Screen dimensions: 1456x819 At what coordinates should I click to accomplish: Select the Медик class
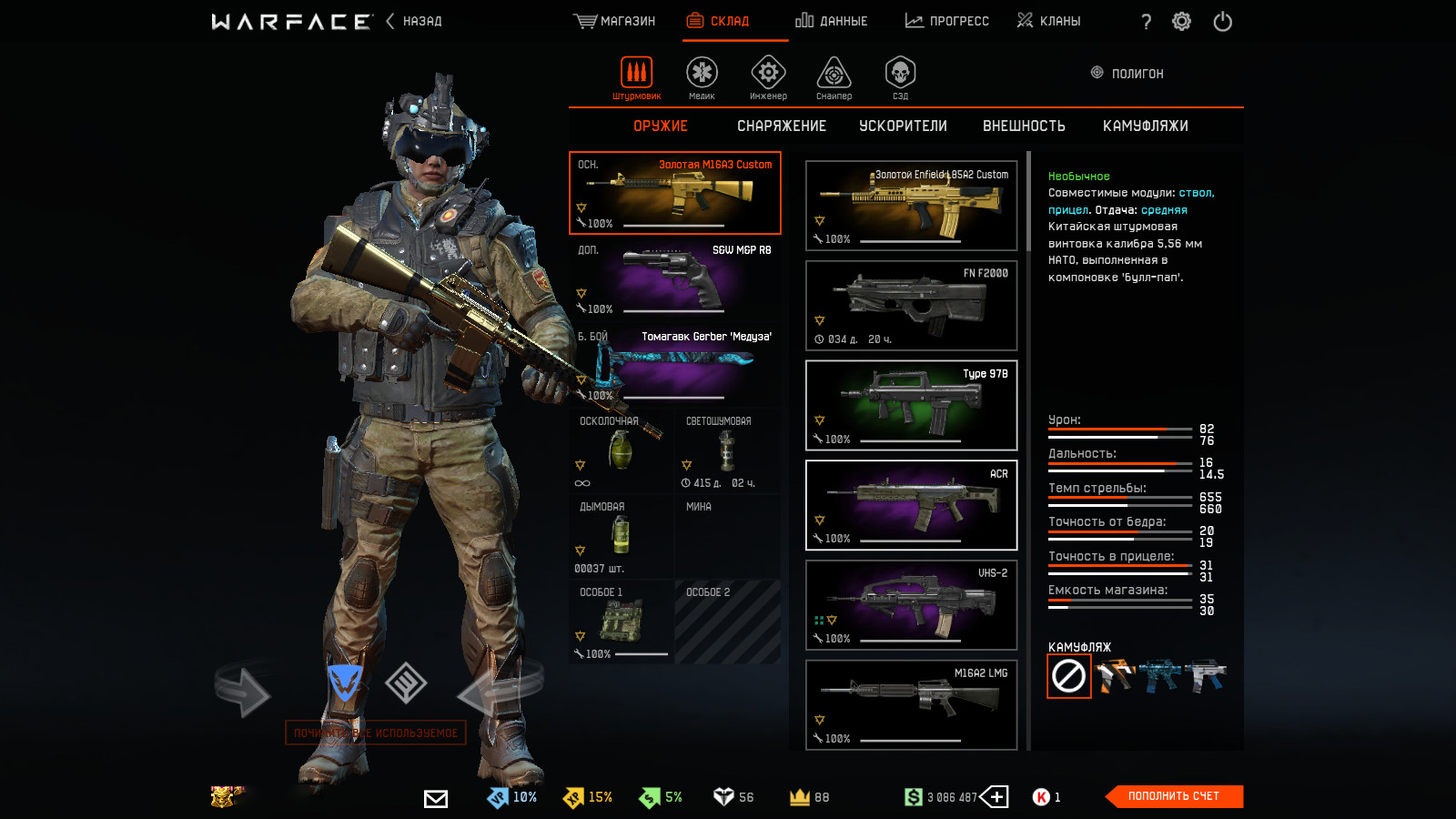pyautogui.click(x=702, y=77)
